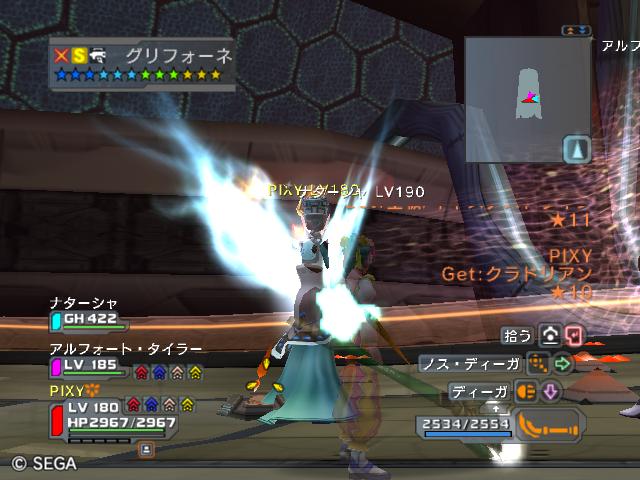This screenshot has width=640, height=480.
Task: Click the pink return-arrow palette icon
Action: (x=573, y=336)
